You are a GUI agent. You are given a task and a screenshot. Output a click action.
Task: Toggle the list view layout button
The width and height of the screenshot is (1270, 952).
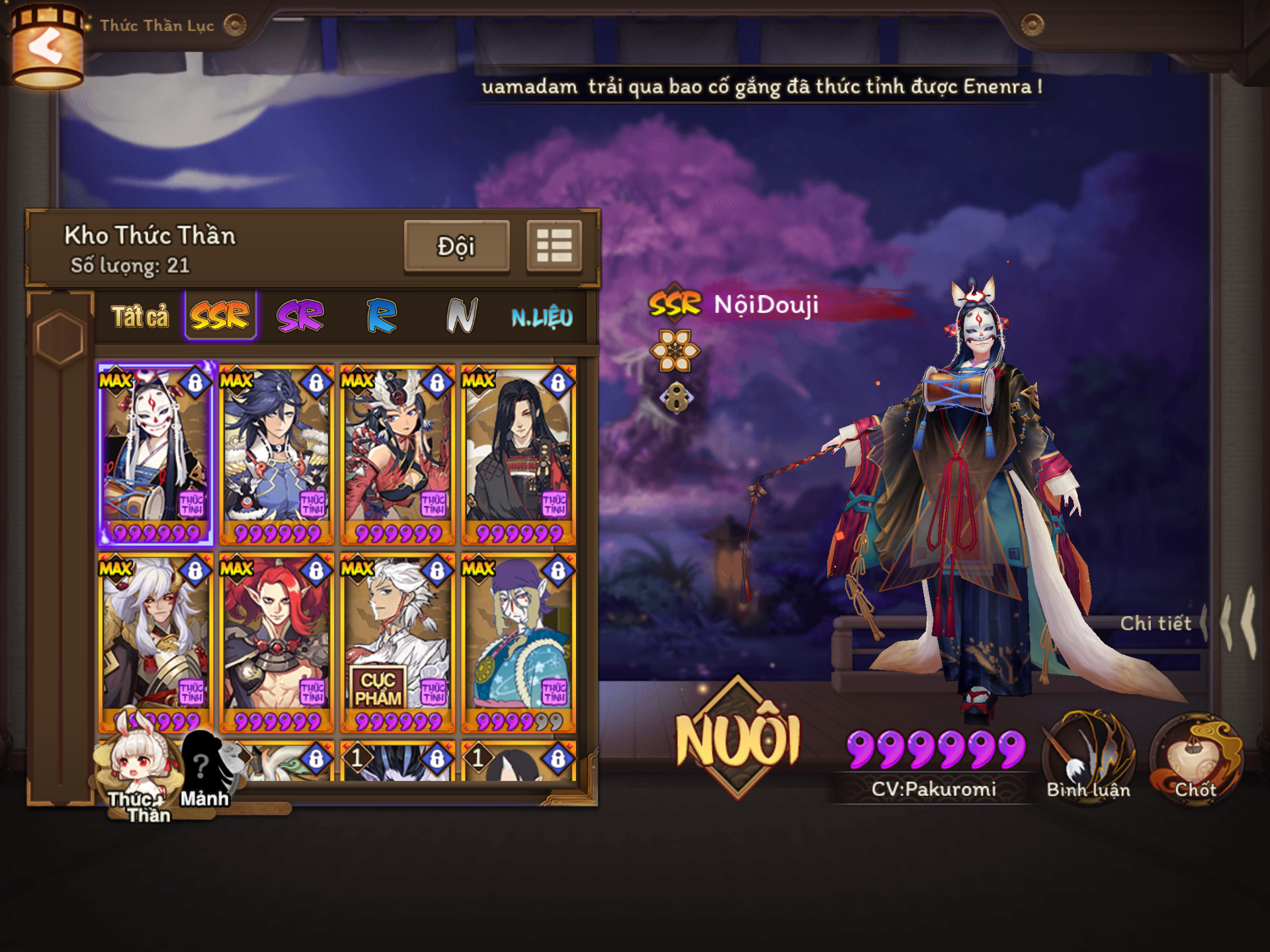coord(554,247)
